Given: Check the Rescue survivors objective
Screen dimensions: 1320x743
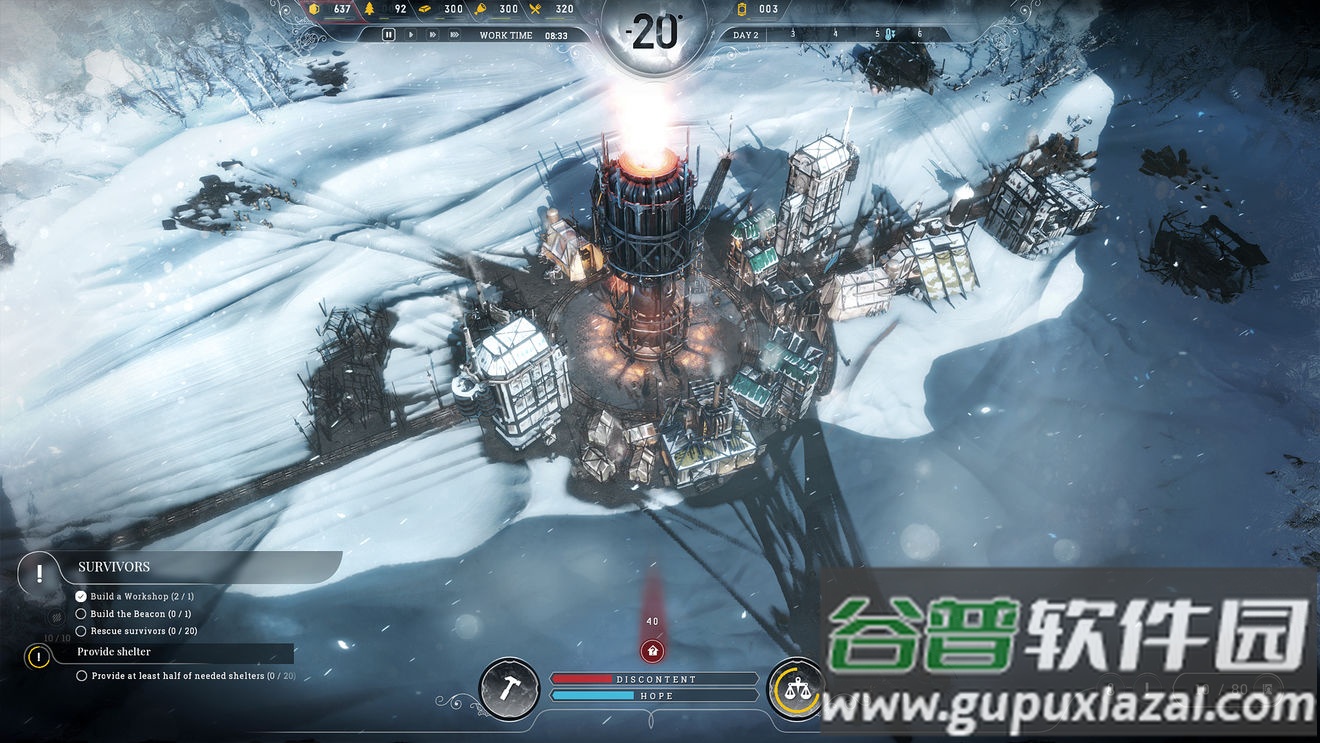Looking at the screenshot, I should [x=81, y=630].
